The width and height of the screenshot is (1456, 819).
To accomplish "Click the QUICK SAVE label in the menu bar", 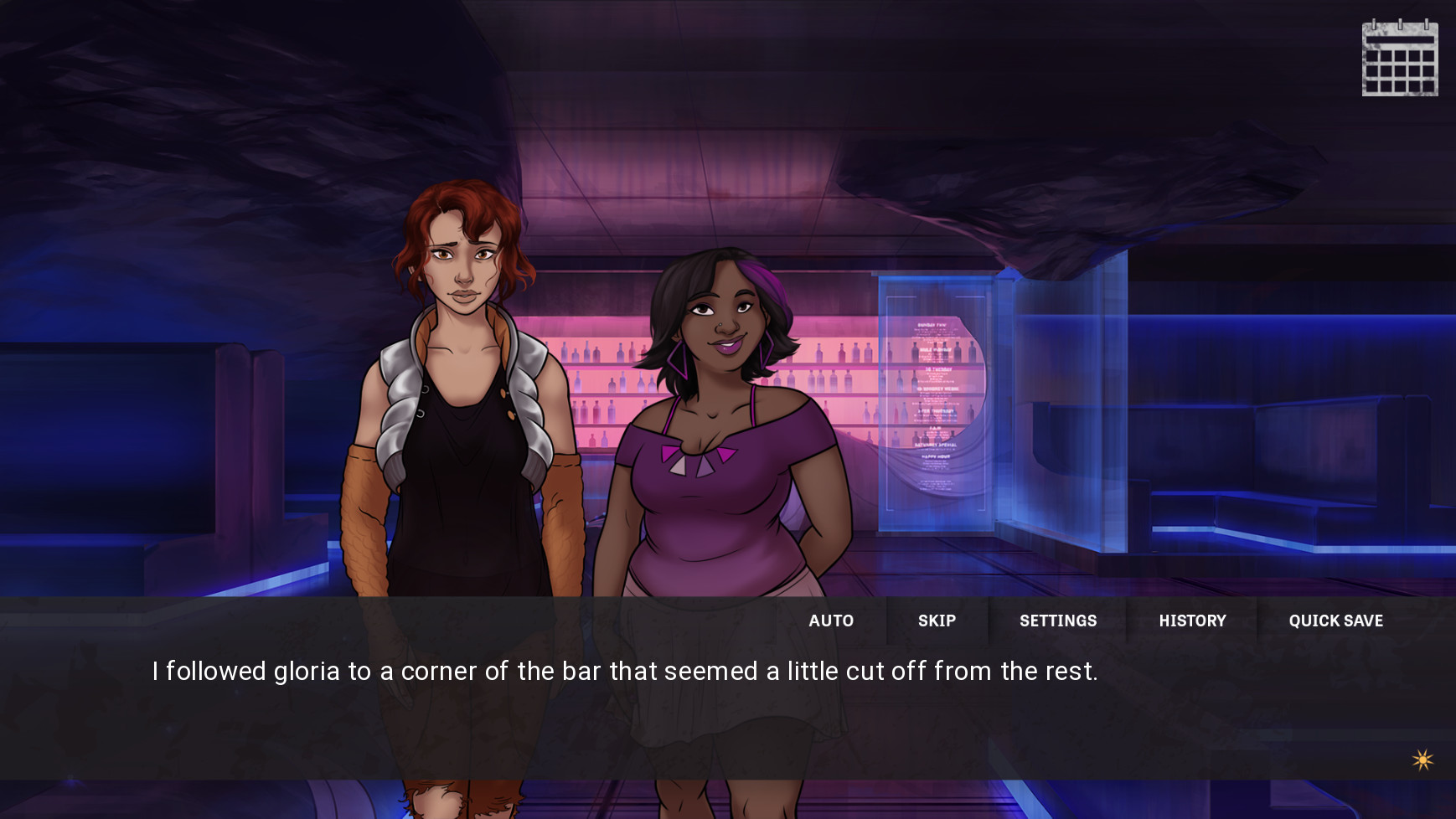I will pyautogui.click(x=1335, y=621).
